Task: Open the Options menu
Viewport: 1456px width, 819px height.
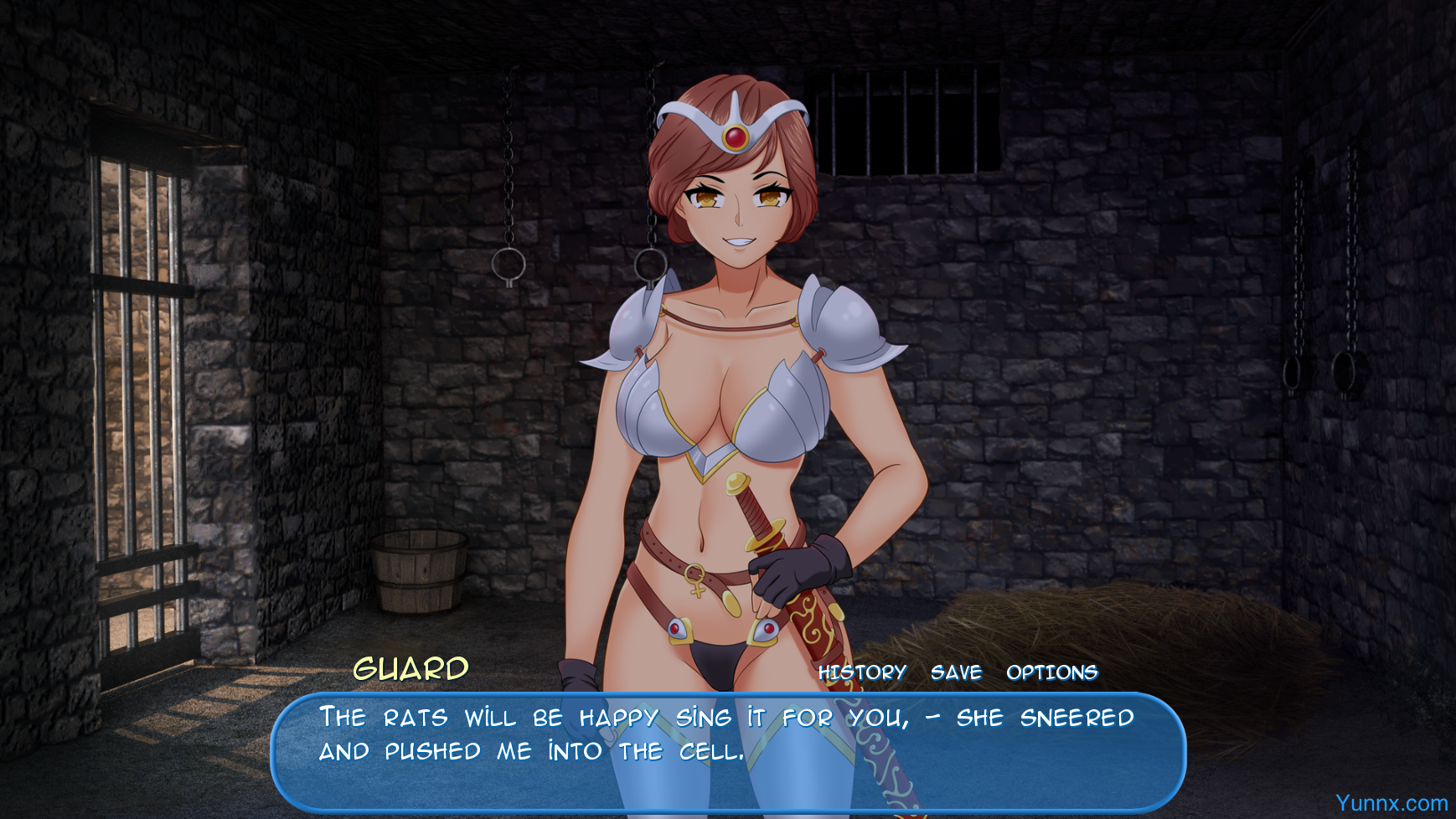Action: click(x=1051, y=672)
